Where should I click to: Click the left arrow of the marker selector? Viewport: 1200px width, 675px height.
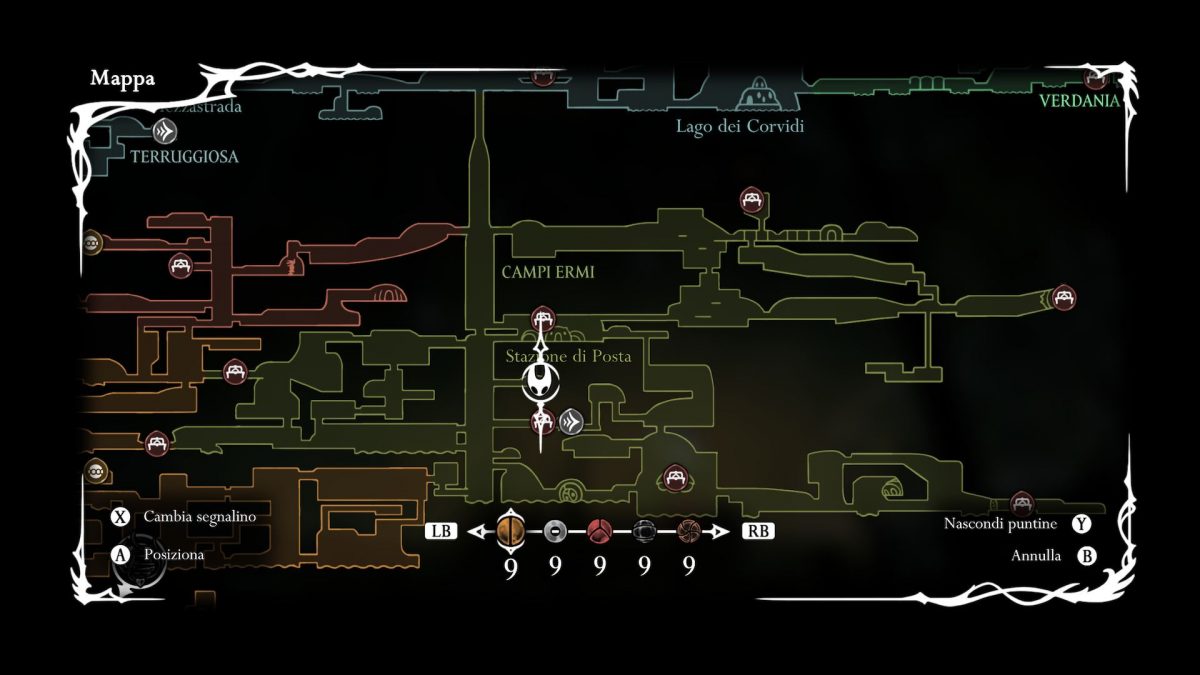(476, 532)
